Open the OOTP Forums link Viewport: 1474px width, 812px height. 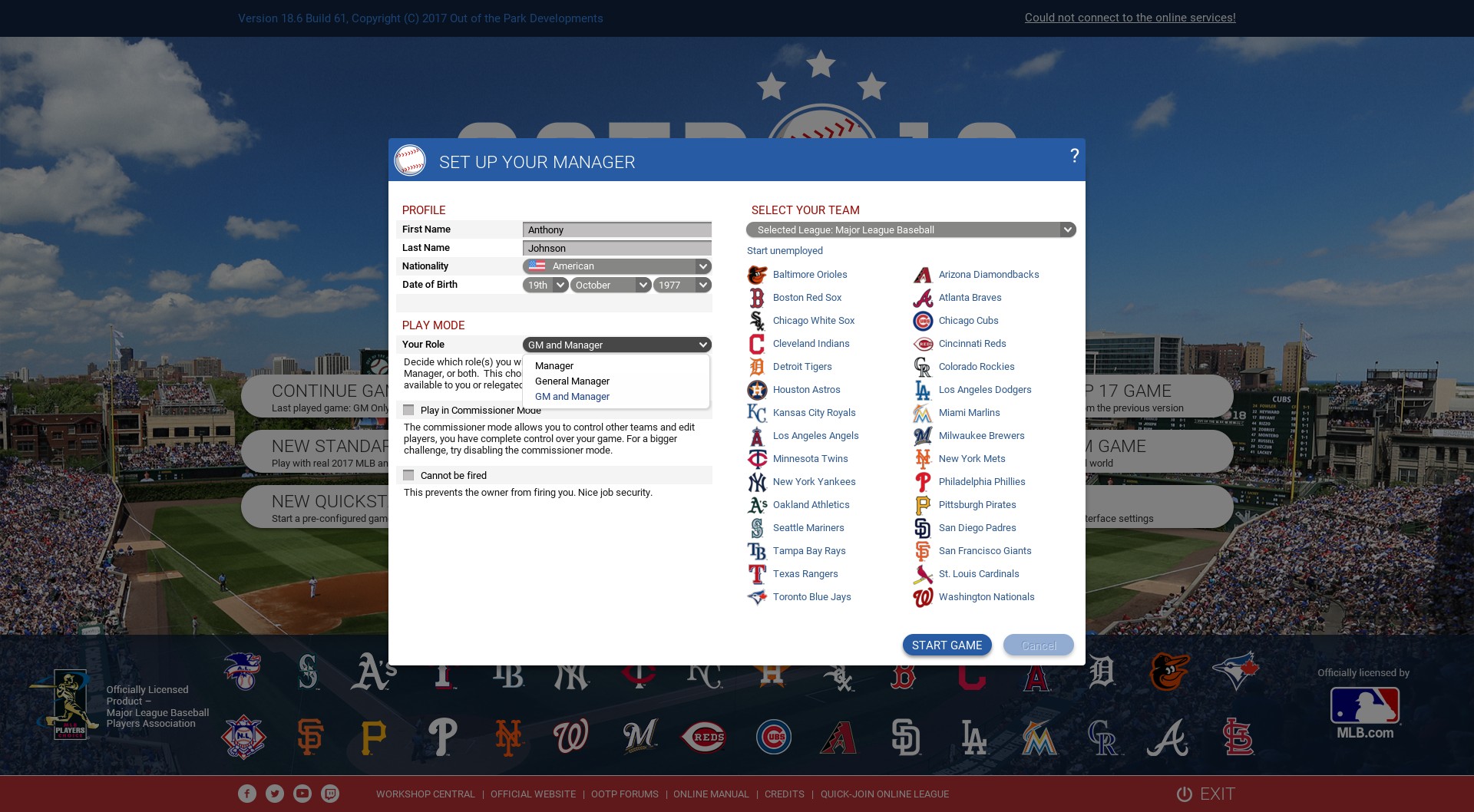pyautogui.click(x=624, y=794)
